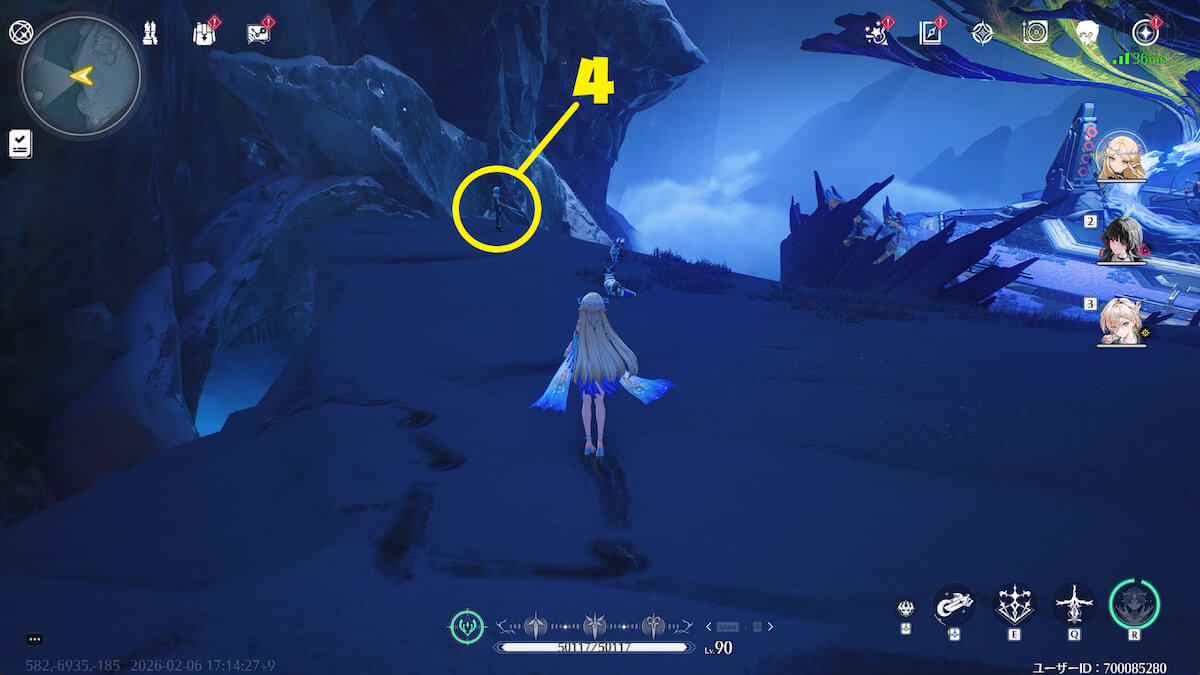Switch to the blonde character in slot 3
The height and width of the screenshot is (675, 1200).
(1121, 320)
